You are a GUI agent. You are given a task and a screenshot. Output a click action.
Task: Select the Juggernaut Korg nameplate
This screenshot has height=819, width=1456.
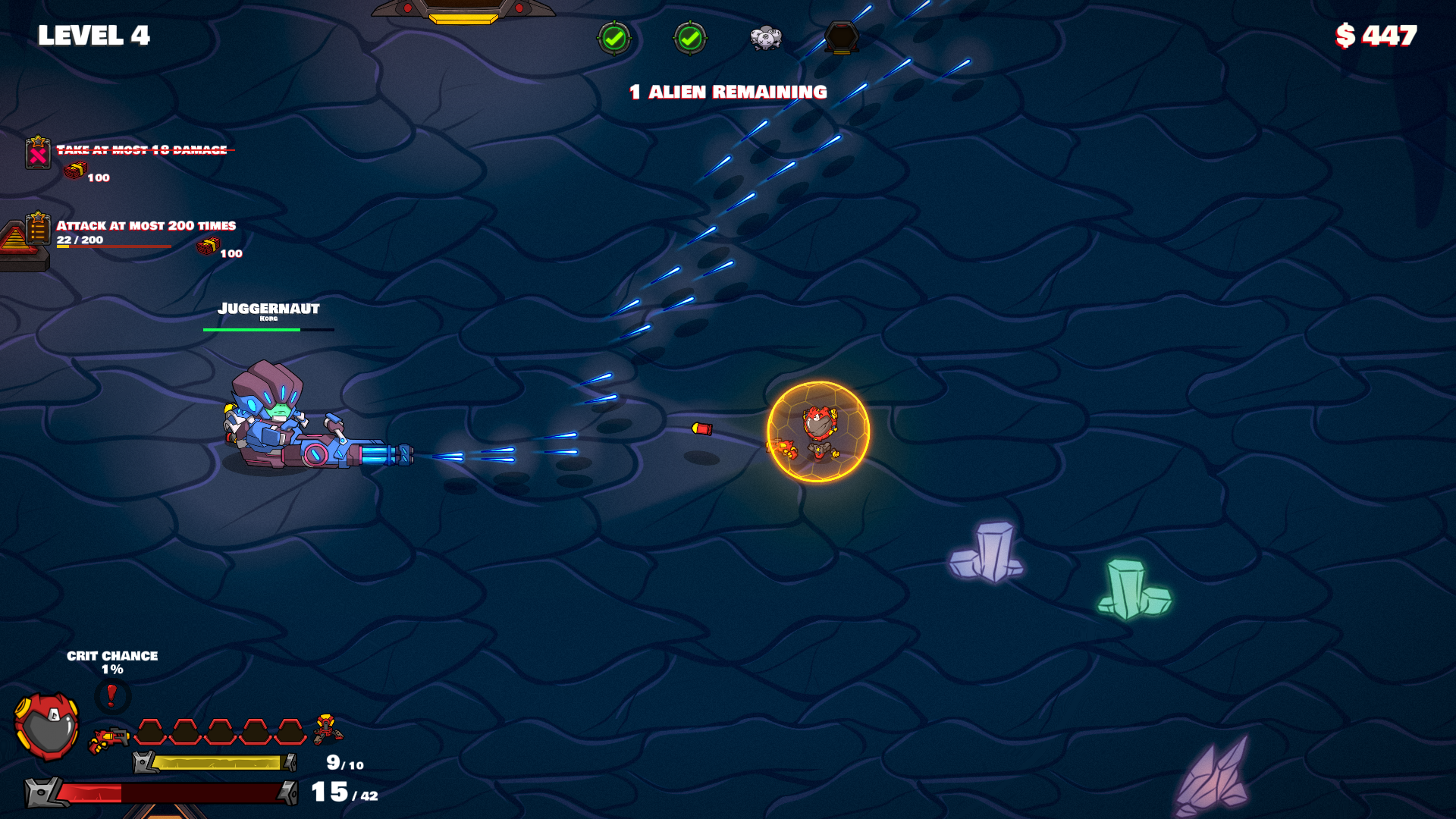268,308
